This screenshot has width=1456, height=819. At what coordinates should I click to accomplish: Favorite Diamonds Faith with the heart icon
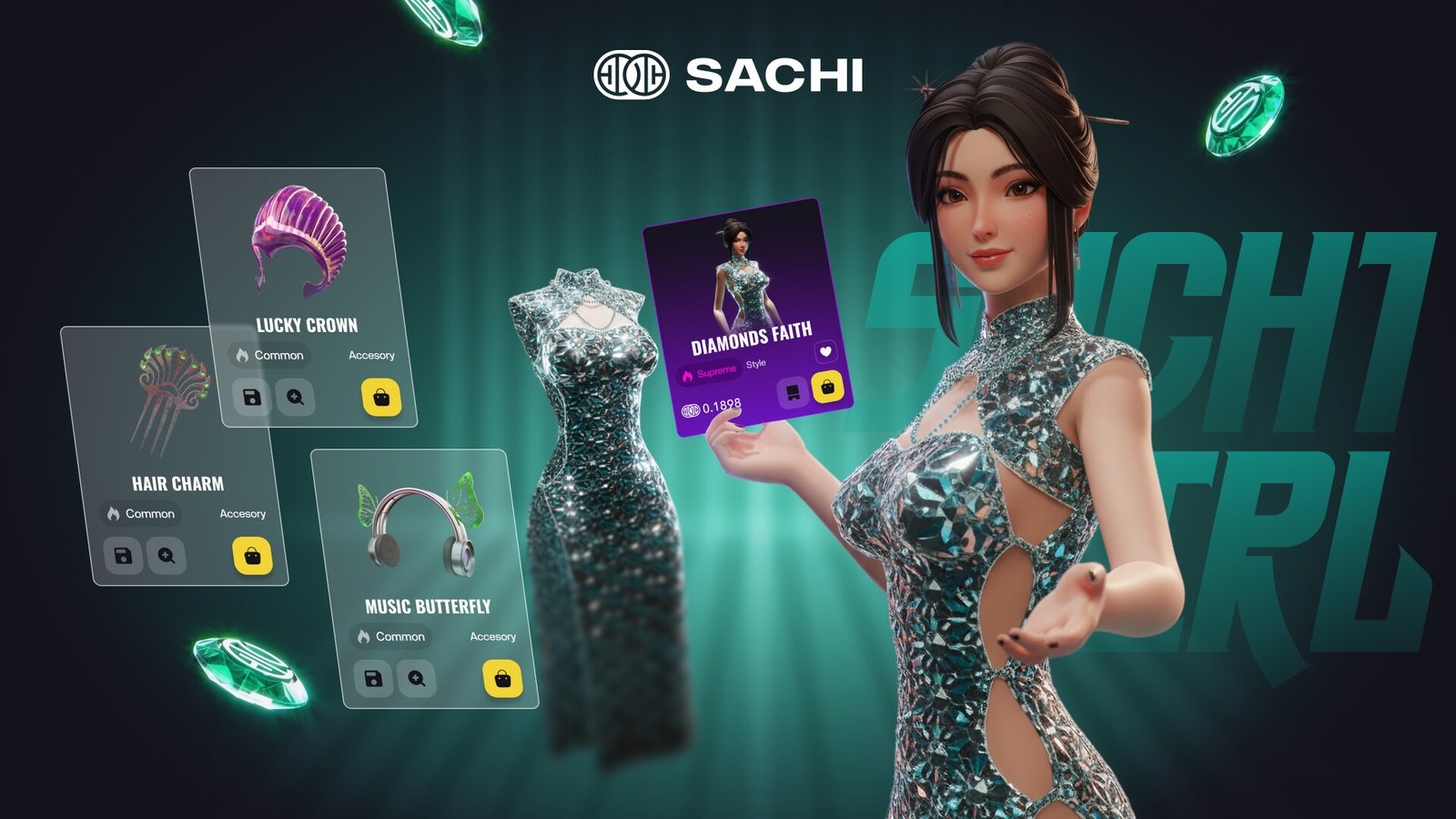[x=825, y=351]
